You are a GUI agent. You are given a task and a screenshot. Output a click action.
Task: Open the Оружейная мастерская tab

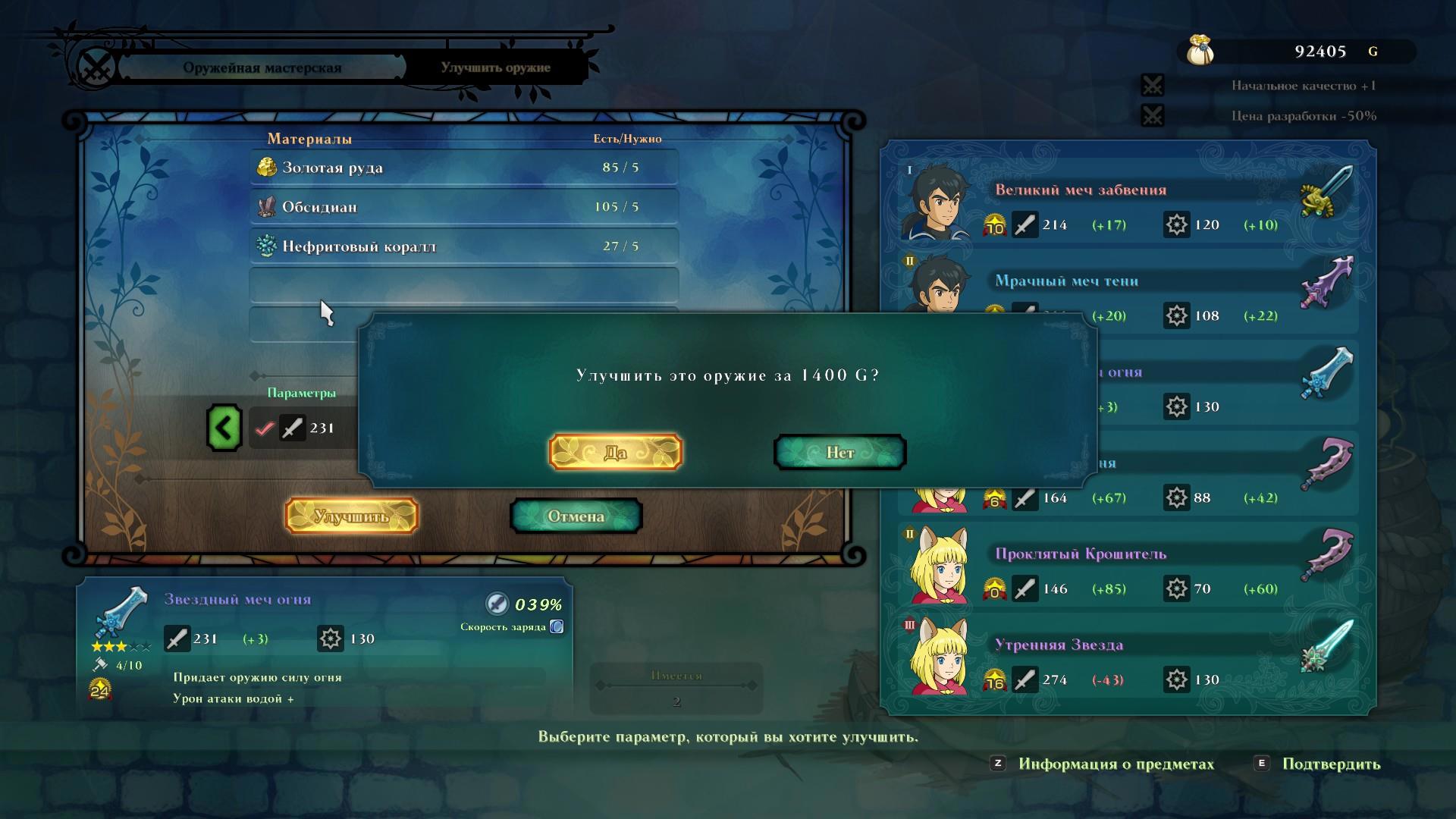[x=262, y=67]
